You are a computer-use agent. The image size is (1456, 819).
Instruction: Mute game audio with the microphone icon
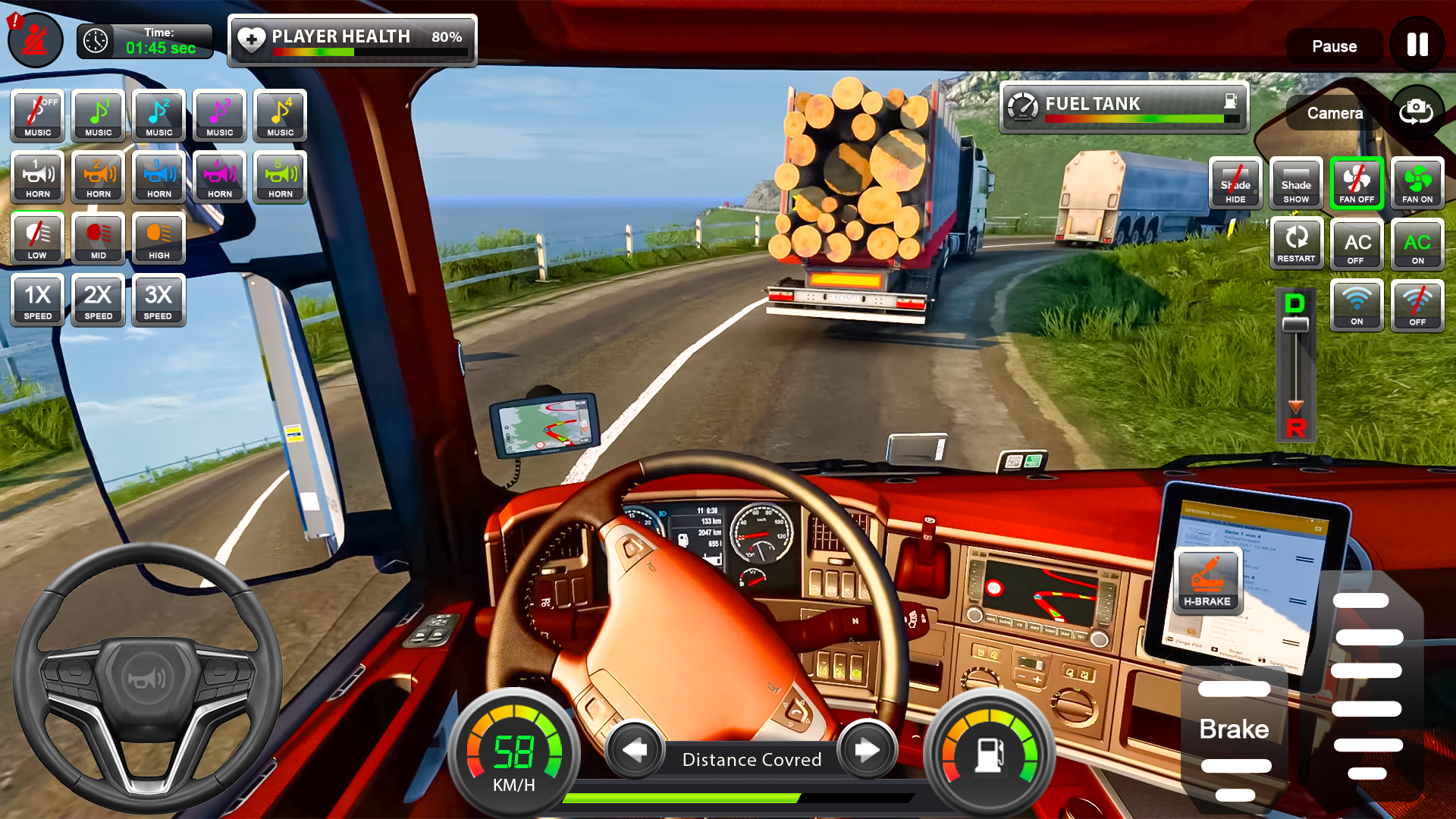[x=34, y=39]
